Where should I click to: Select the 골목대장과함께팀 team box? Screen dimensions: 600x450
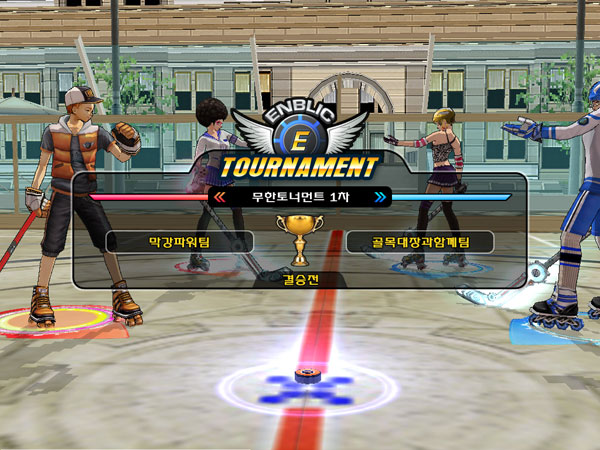pos(420,241)
